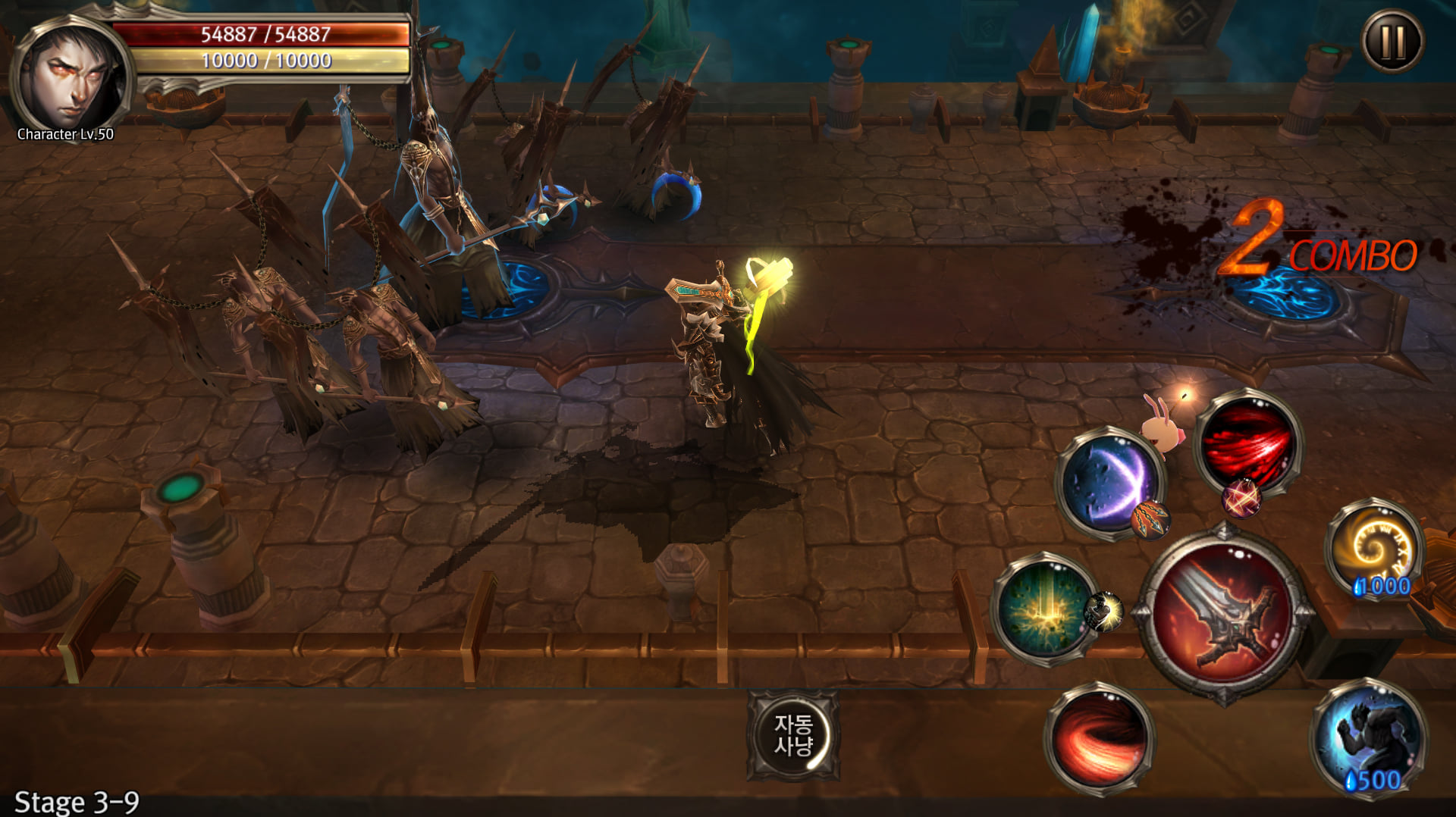This screenshot has height=817, width=1456.
Task: Activate the blue beast transformation costing 500
Action: click(x=1370, y=735)
